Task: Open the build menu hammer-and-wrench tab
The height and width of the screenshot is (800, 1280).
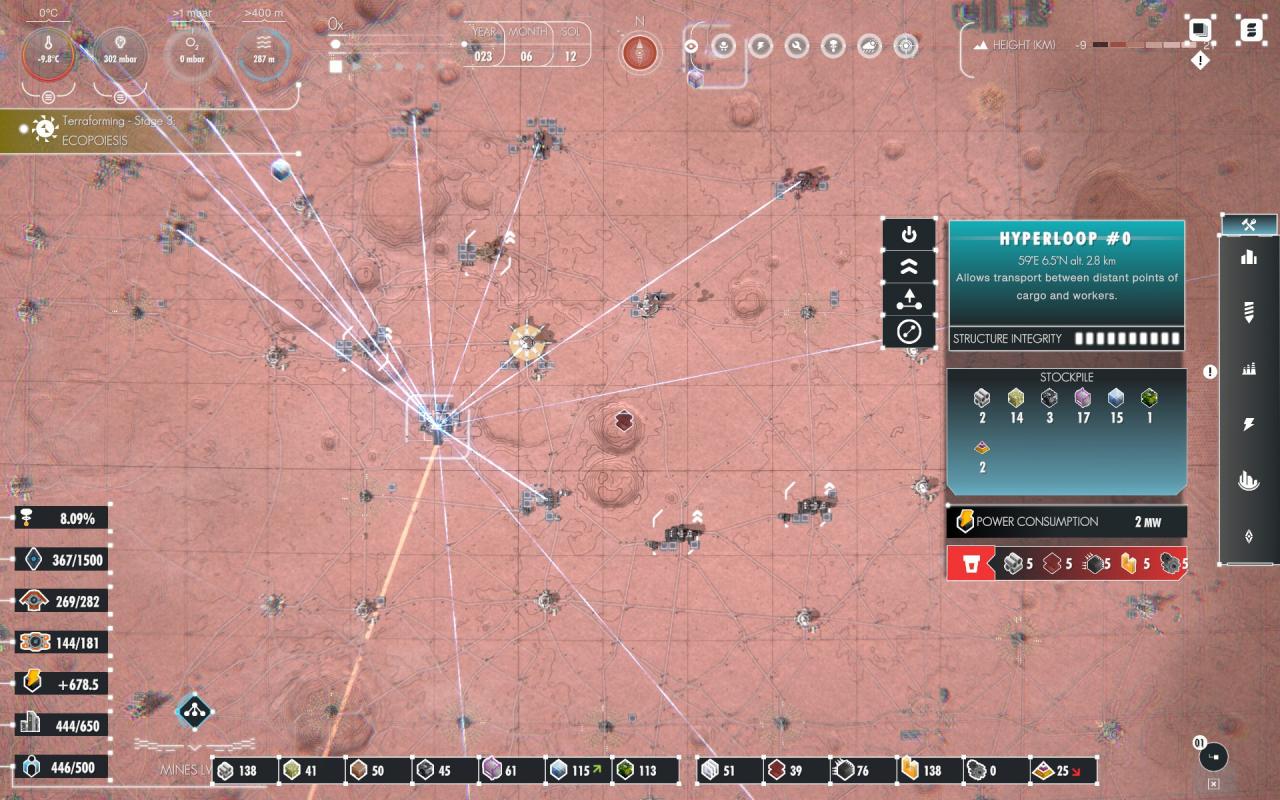Action: [1249, 225]
